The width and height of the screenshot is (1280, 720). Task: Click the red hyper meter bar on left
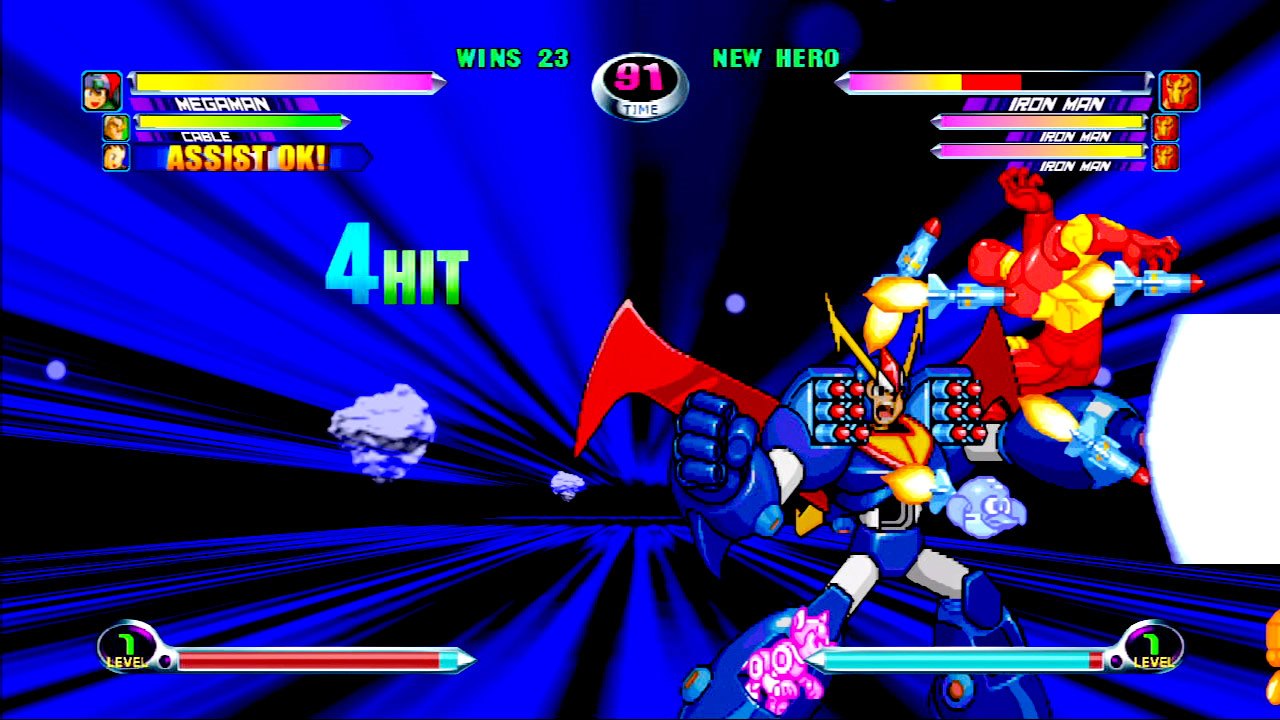(310, 659)
